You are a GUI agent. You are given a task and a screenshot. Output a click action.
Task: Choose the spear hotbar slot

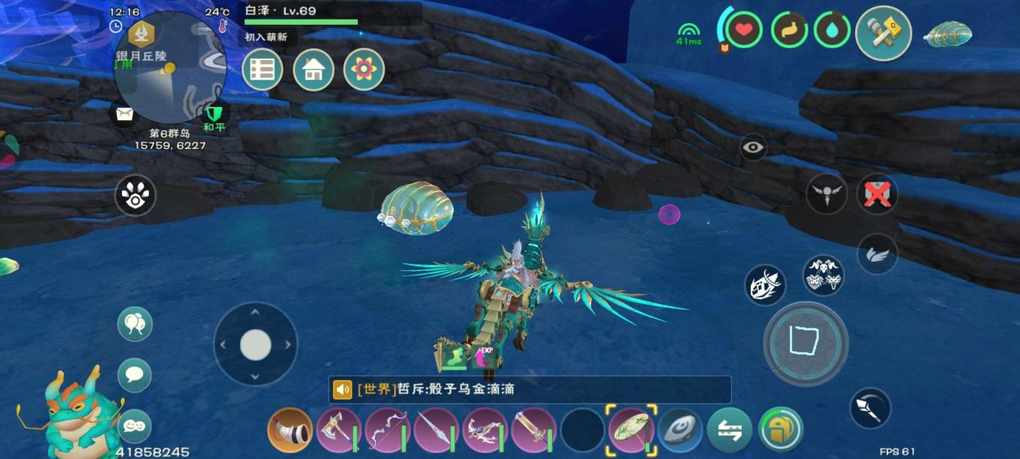[x=436, y=430]
